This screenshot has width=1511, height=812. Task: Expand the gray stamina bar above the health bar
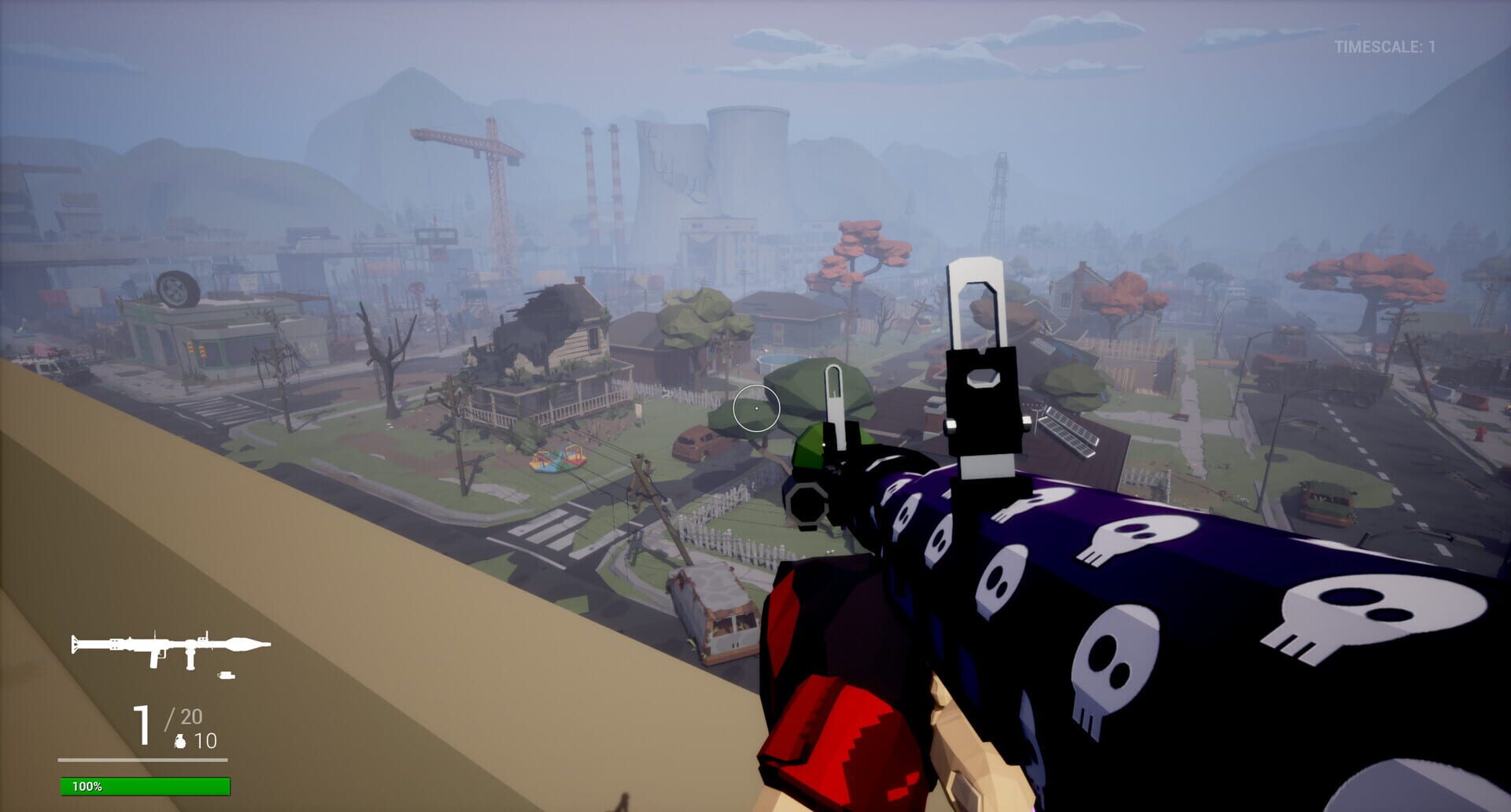[142, 759]
